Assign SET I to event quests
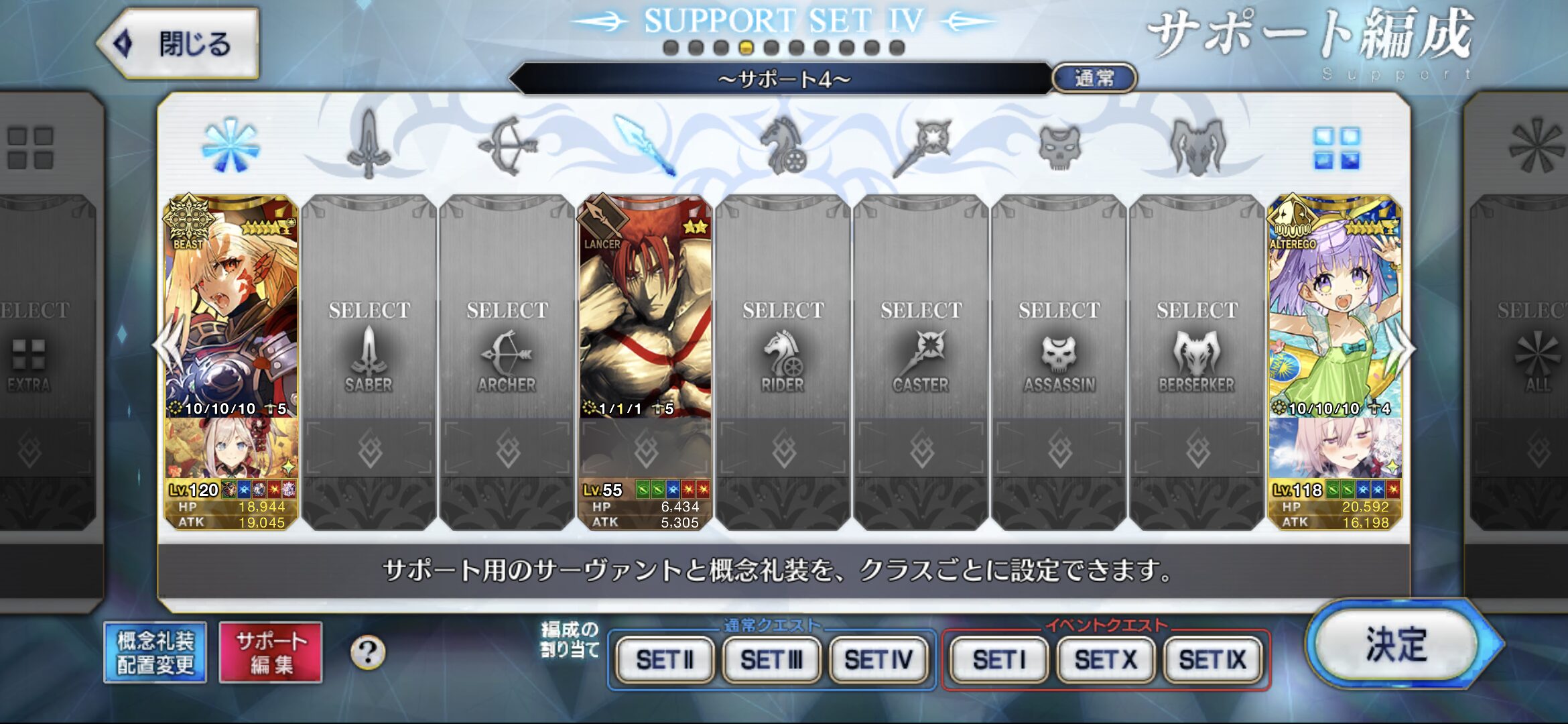1568x724 pixels. 998,660
